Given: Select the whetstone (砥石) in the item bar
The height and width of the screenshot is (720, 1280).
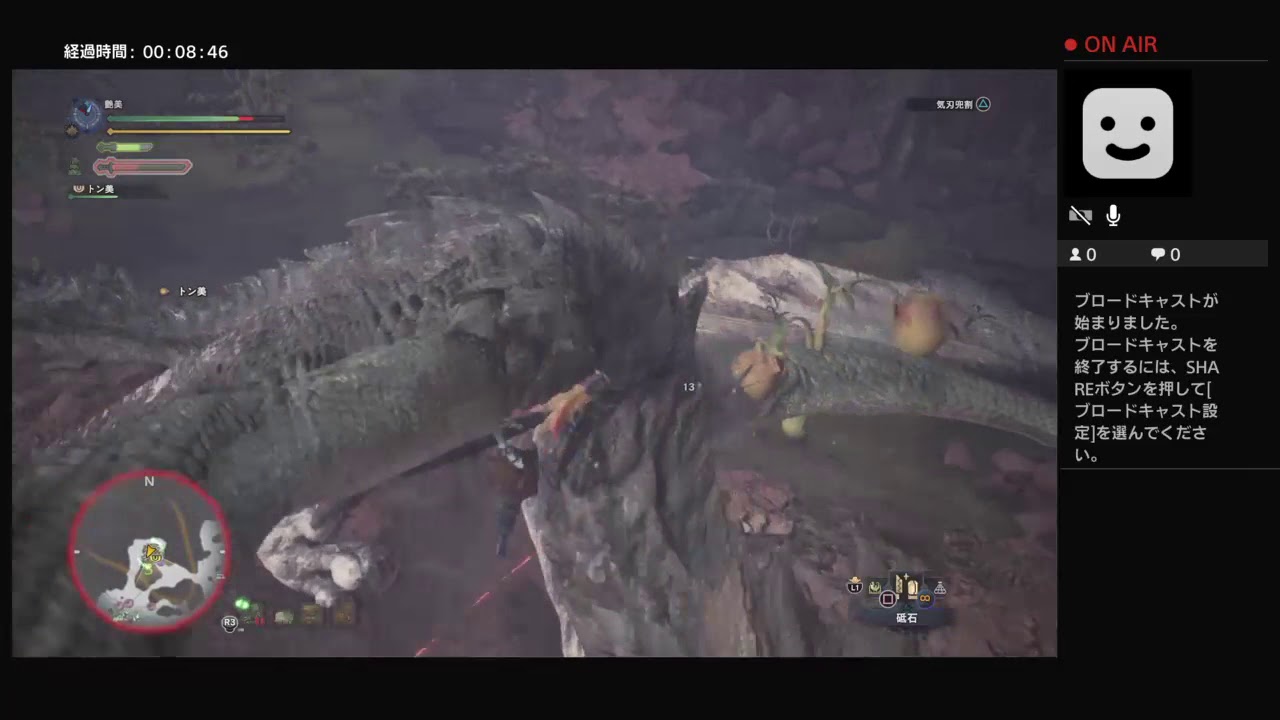Looking at the screenshot, I should 905,585.
